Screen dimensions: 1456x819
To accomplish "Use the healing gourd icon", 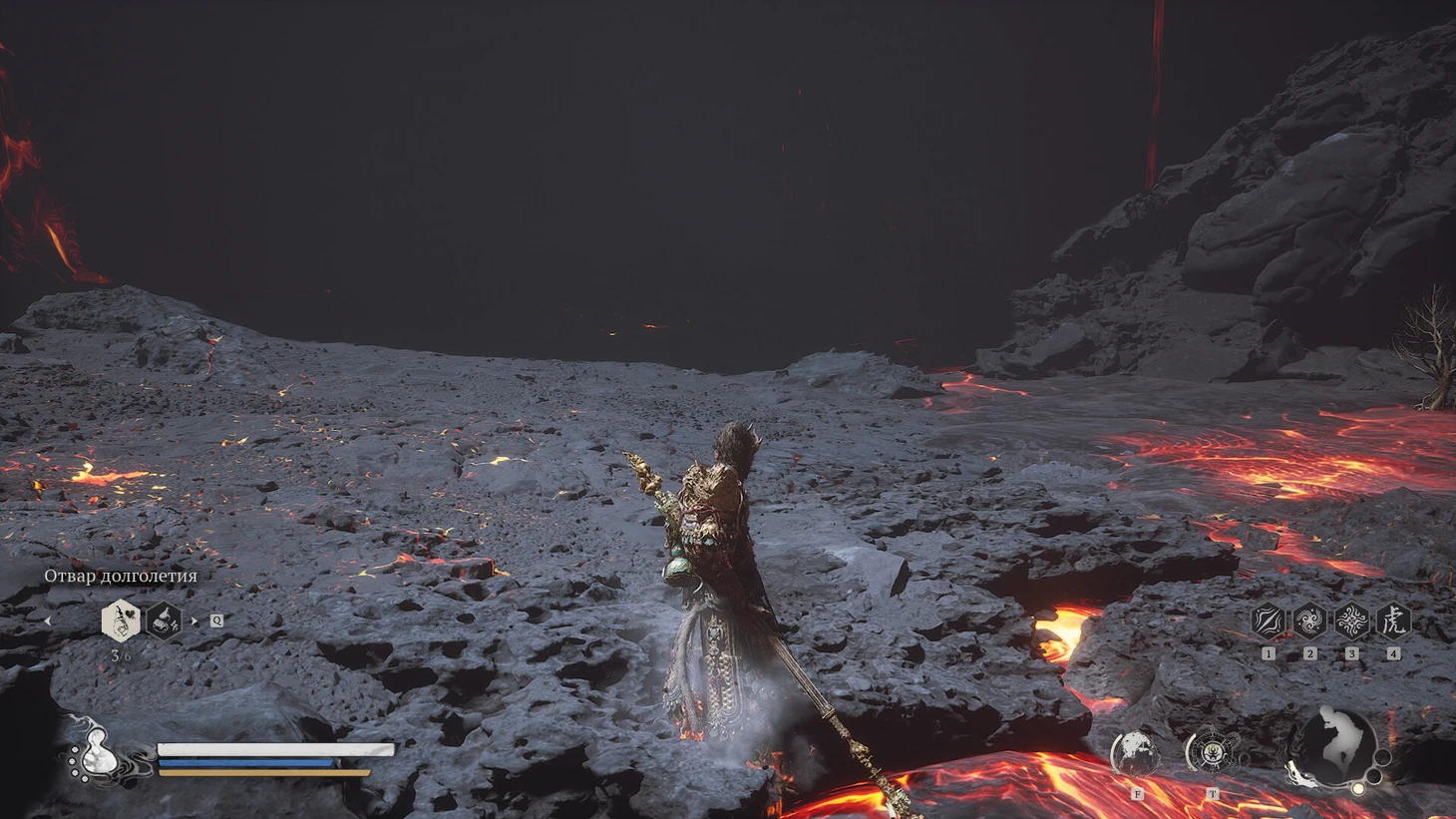I will coord(100,757).
